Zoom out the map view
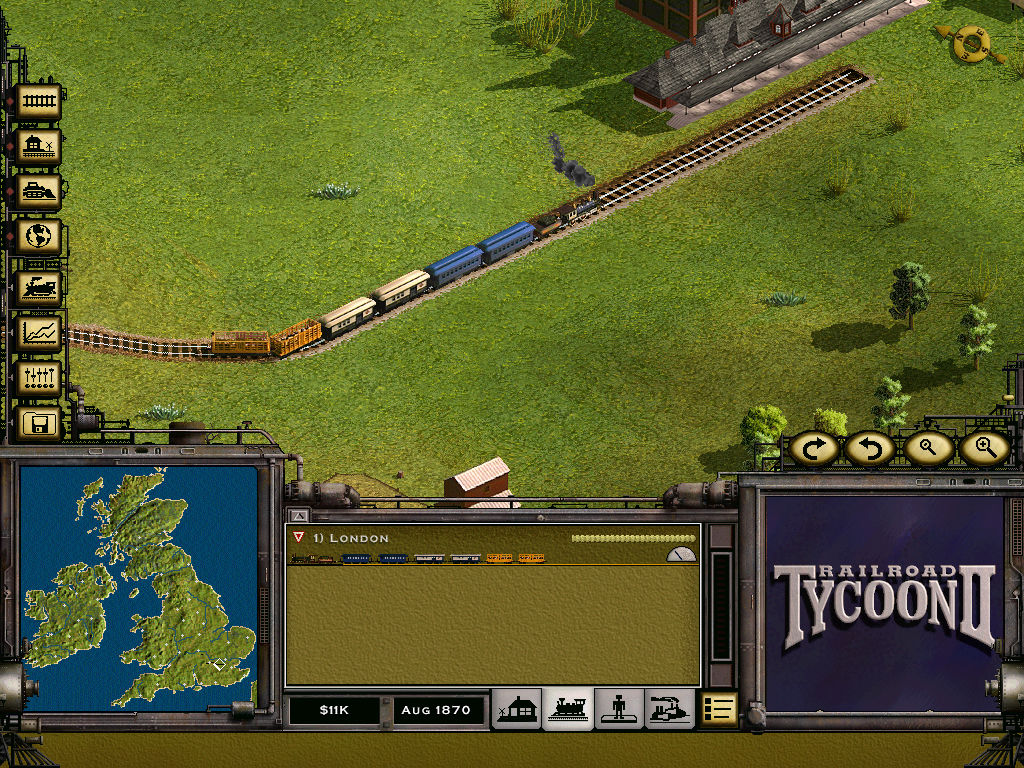The image size is (1024, 768). (928, 448)
